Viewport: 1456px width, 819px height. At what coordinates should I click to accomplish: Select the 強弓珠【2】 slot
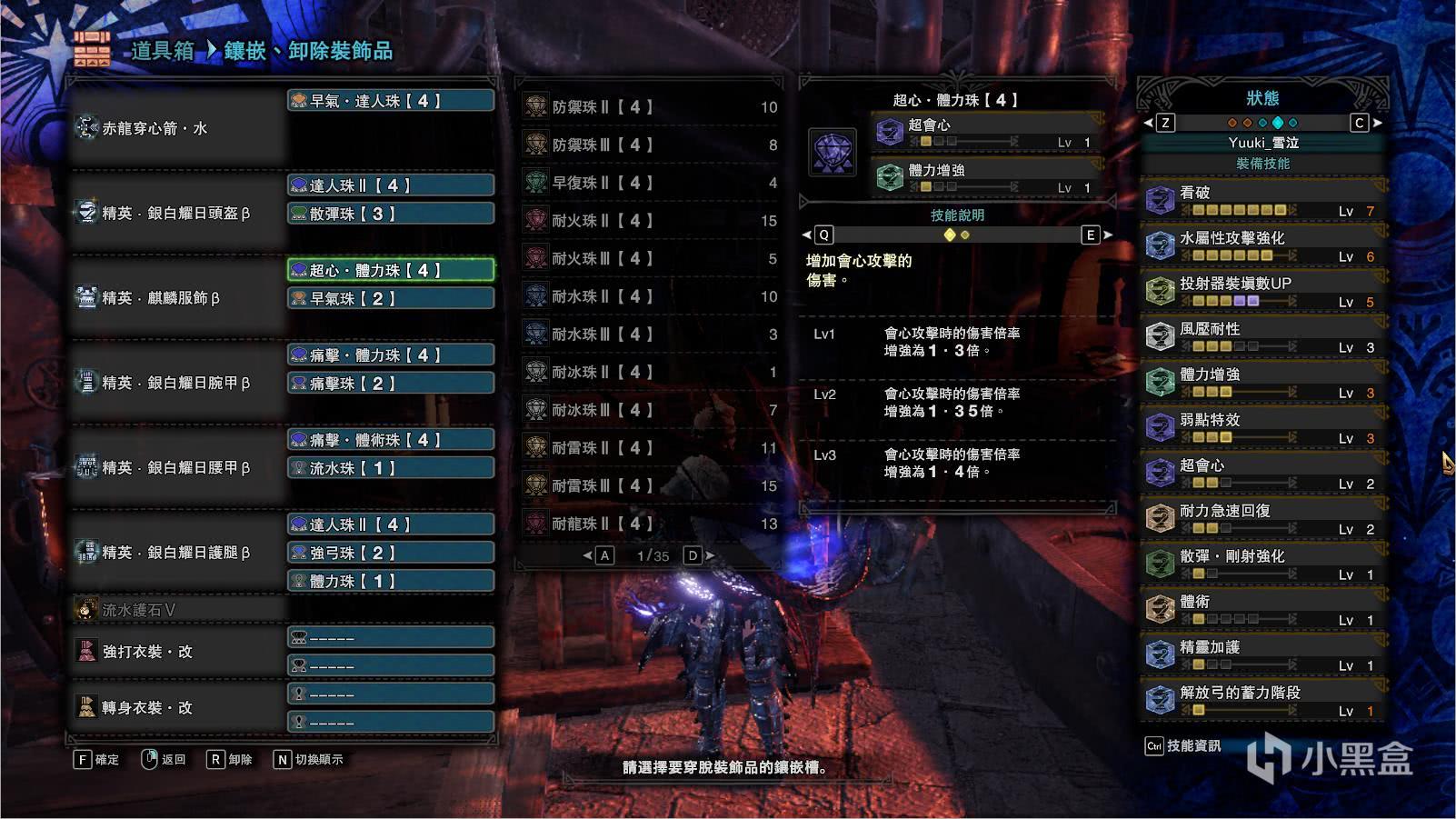click(391, 553)
